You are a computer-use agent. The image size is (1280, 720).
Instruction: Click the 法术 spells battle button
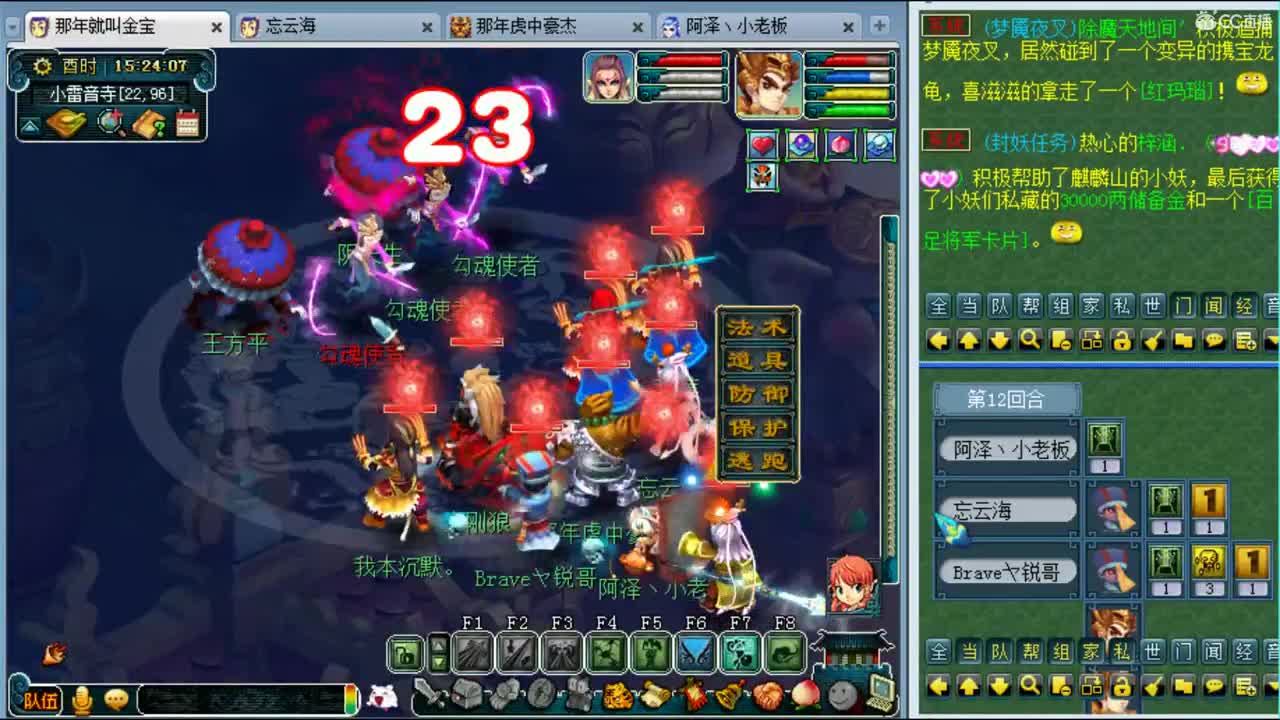tap(758, 325)
